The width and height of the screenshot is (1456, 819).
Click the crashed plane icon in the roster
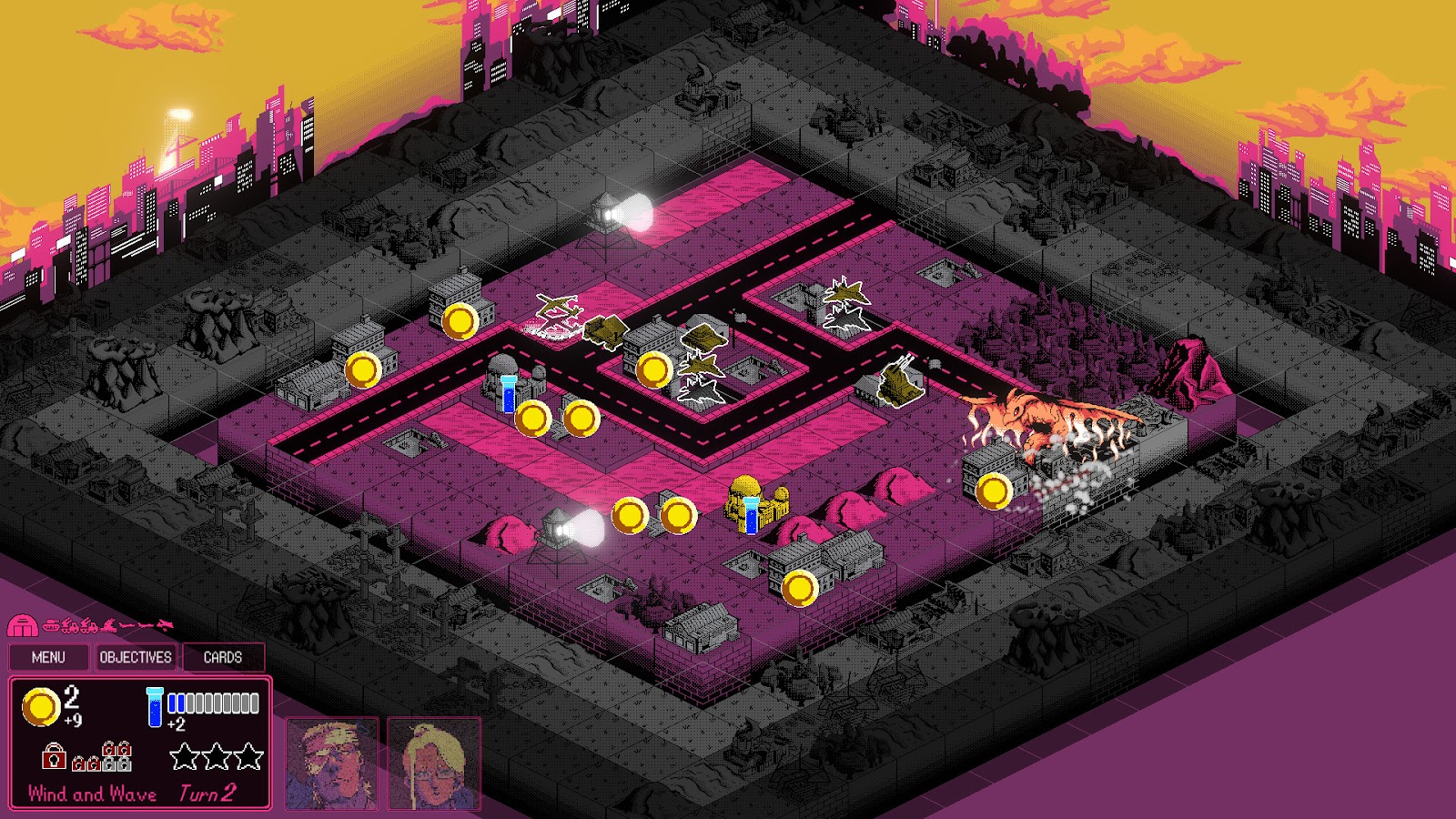pos(108,625)
